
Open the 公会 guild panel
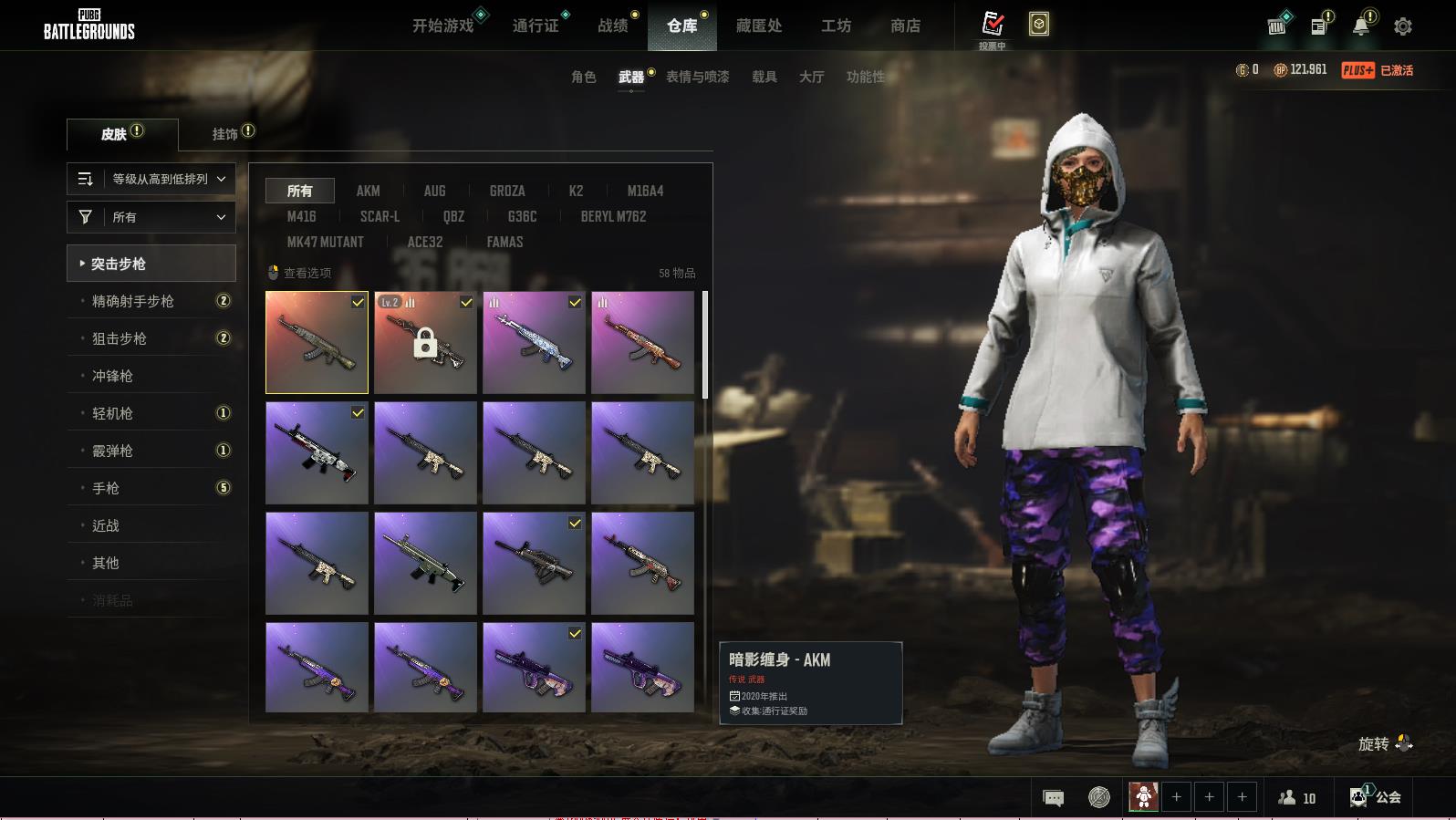pyautogui.click(x=1377, y=797)
